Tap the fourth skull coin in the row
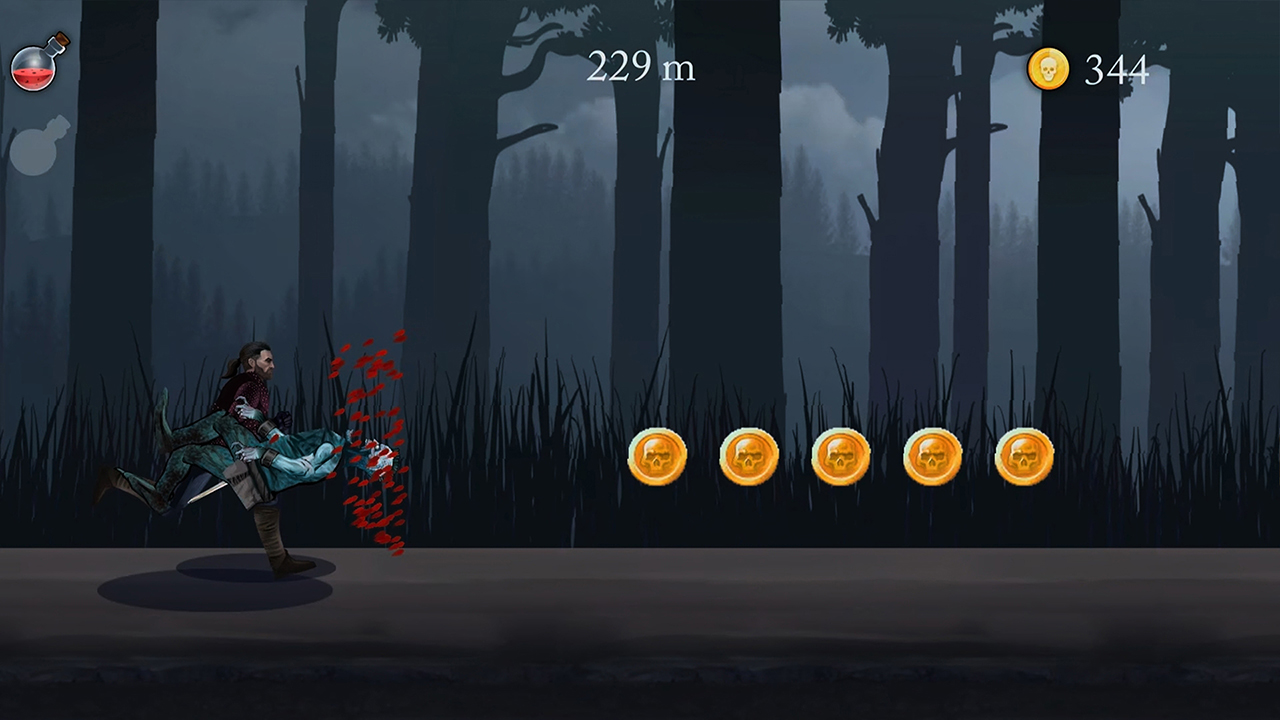The width and height of the screenshot is (1280, 720). click(x=932, y=456)
